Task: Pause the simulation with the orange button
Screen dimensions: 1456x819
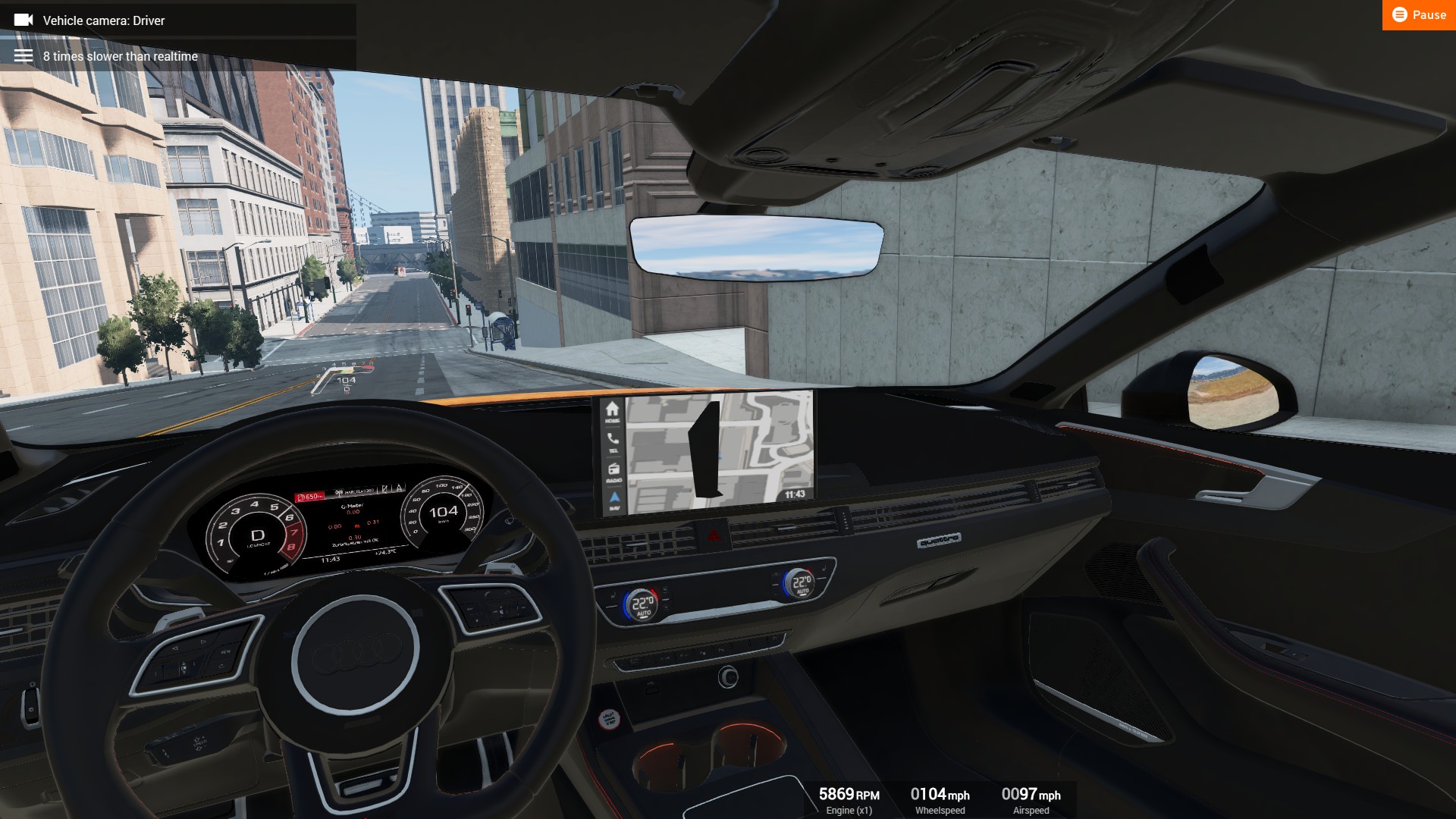Action: tap(1418, 15)
